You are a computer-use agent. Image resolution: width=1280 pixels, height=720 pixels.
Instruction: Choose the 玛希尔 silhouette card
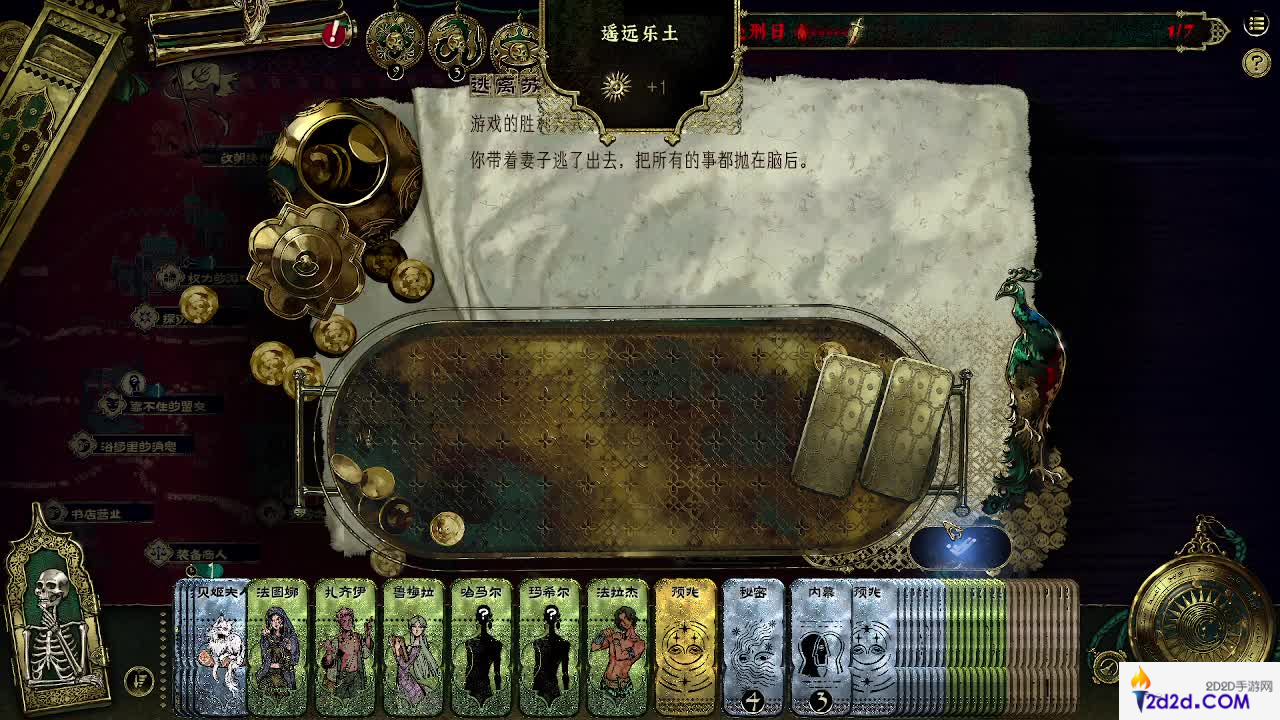click(x=549, y=646)
